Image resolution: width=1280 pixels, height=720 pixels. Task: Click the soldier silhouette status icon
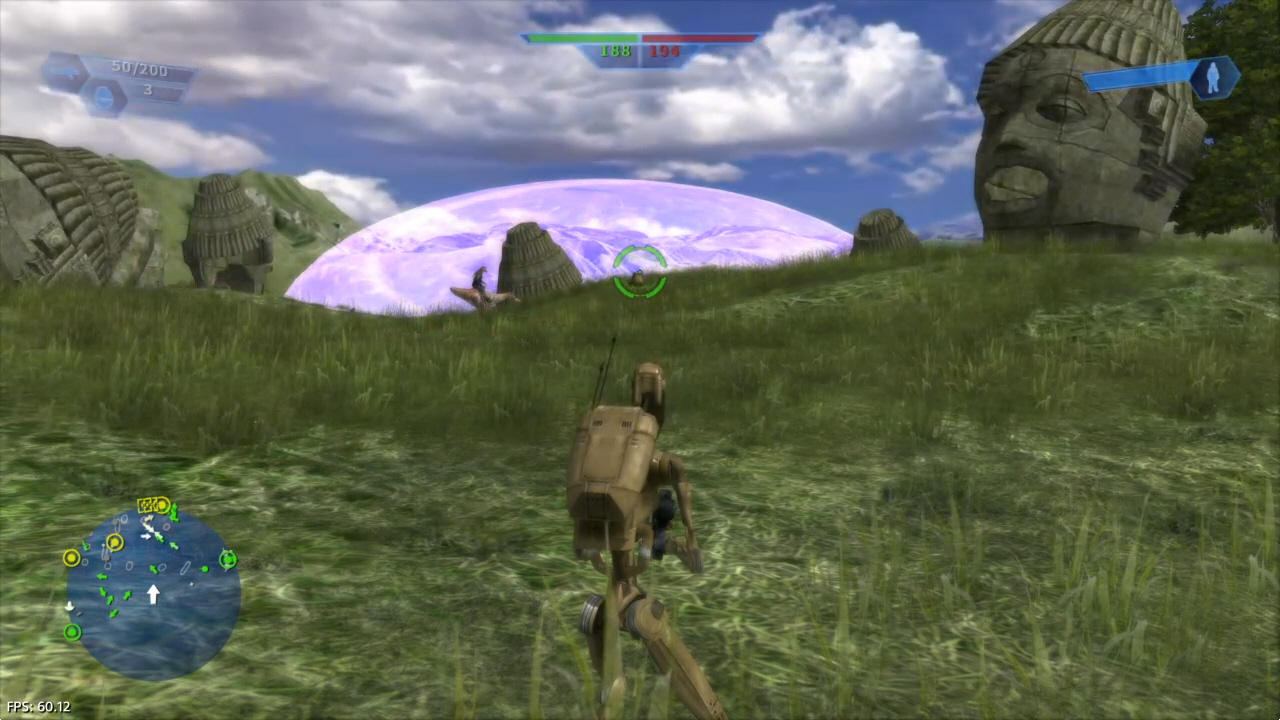(x=1214, y=78)
